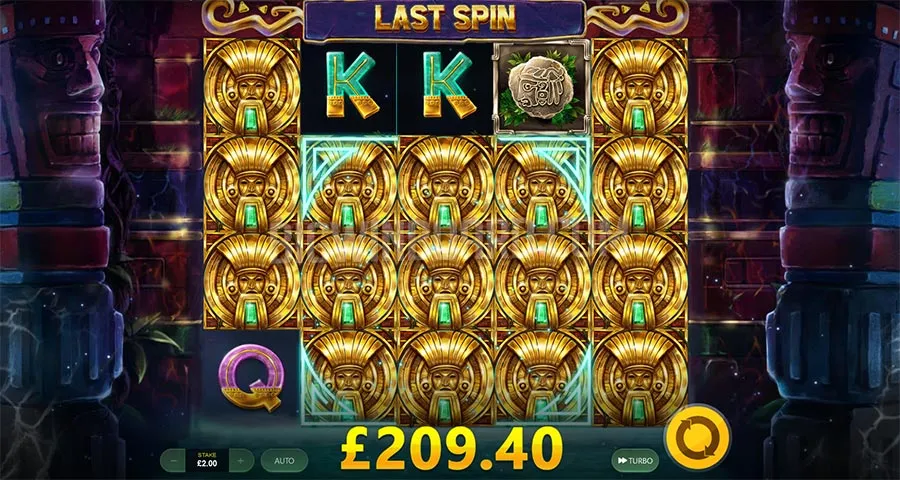Decrease the stake with the minus button
Image resolution: width=900 pixels, height=480 pixels.
click(175, 460)
